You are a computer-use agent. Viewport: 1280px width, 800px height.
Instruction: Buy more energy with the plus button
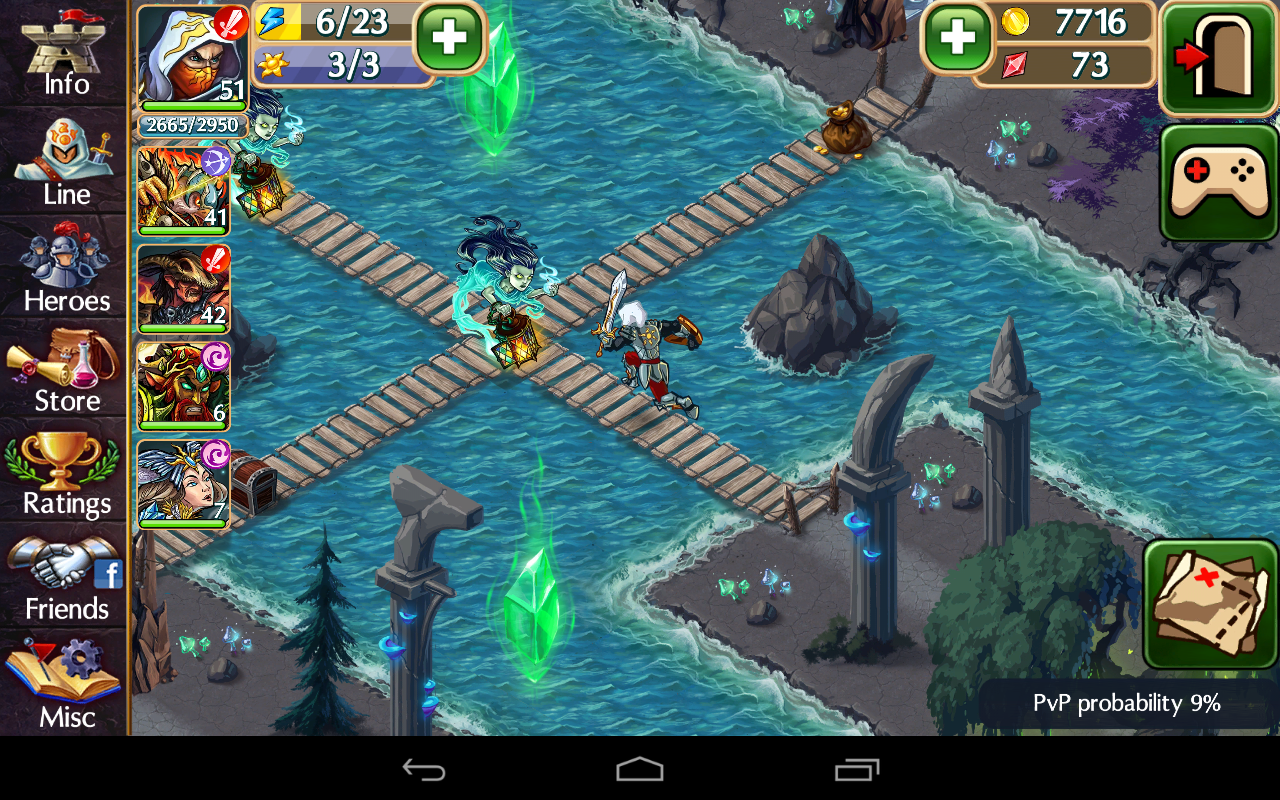[x=449, y=40]
